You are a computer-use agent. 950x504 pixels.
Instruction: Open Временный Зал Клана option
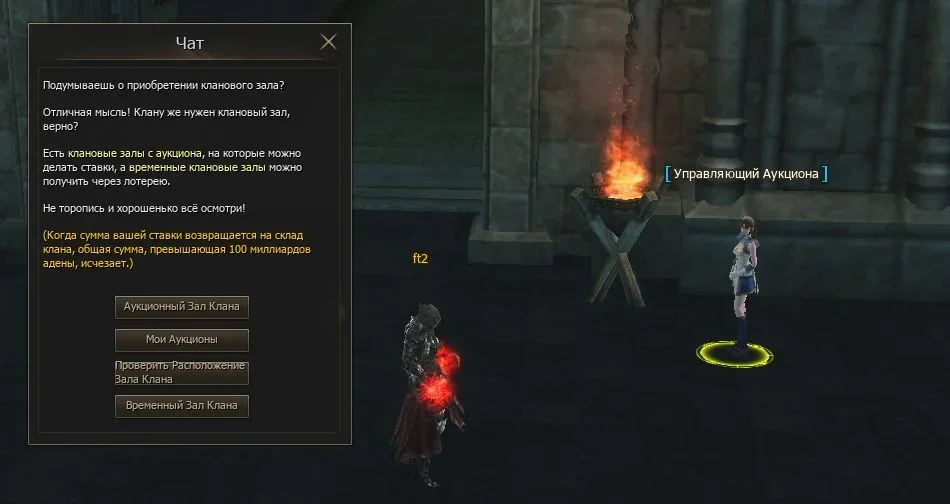[182, 406]
